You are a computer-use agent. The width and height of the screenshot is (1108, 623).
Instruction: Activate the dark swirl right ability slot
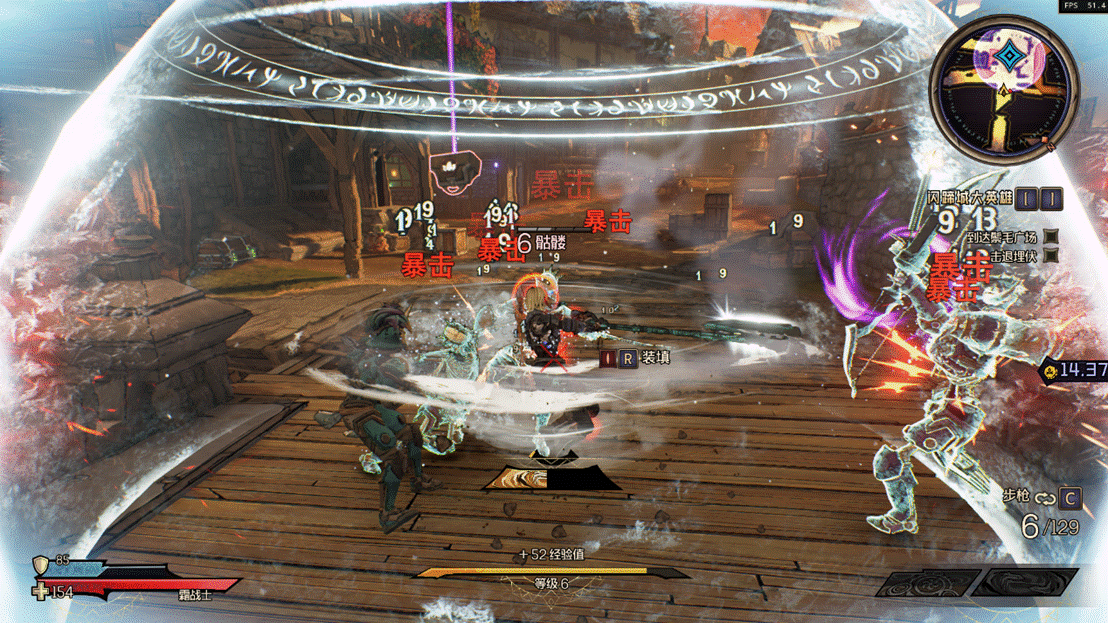(1027, 583)
